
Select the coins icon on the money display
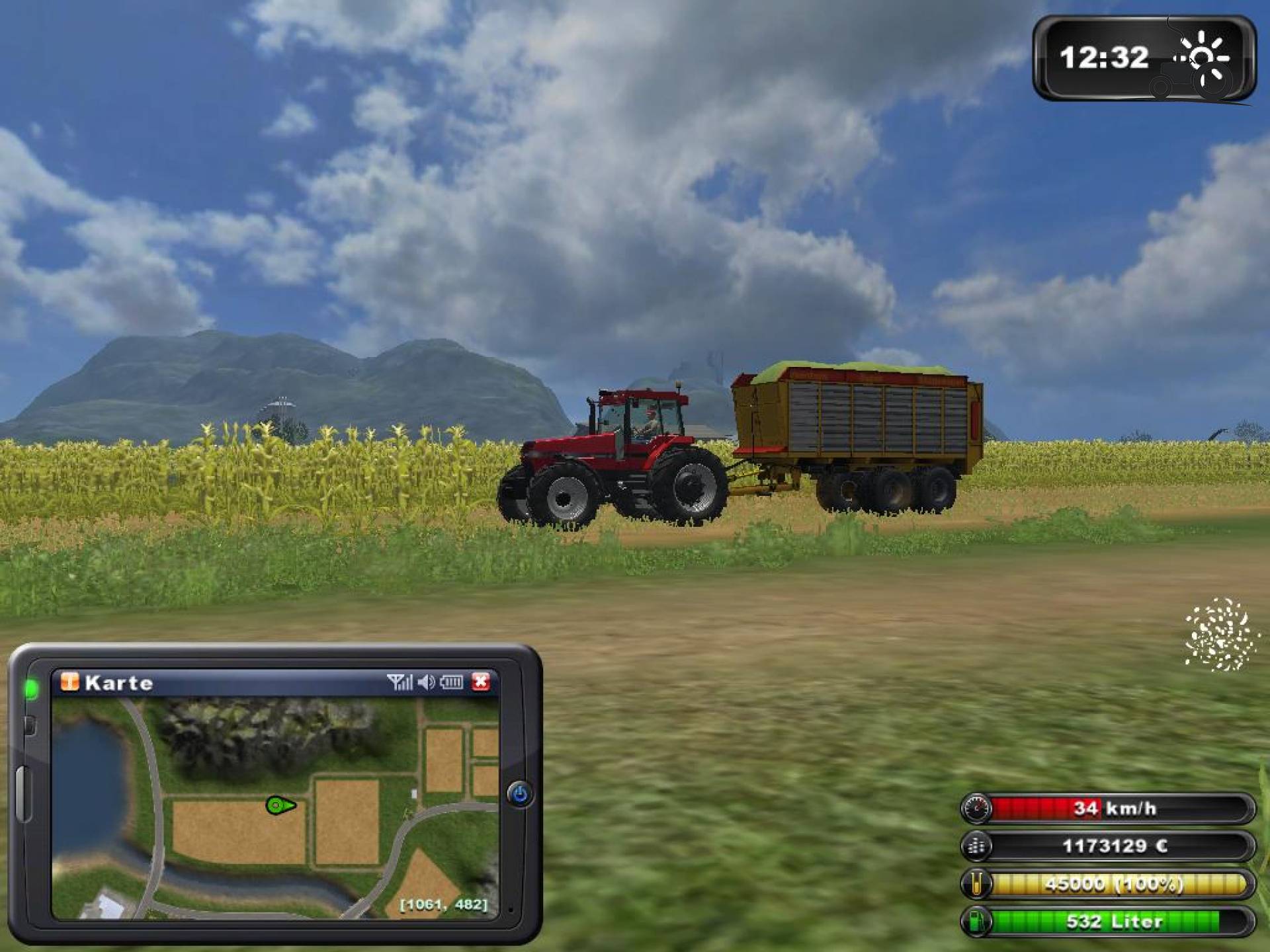coord(977,846)
